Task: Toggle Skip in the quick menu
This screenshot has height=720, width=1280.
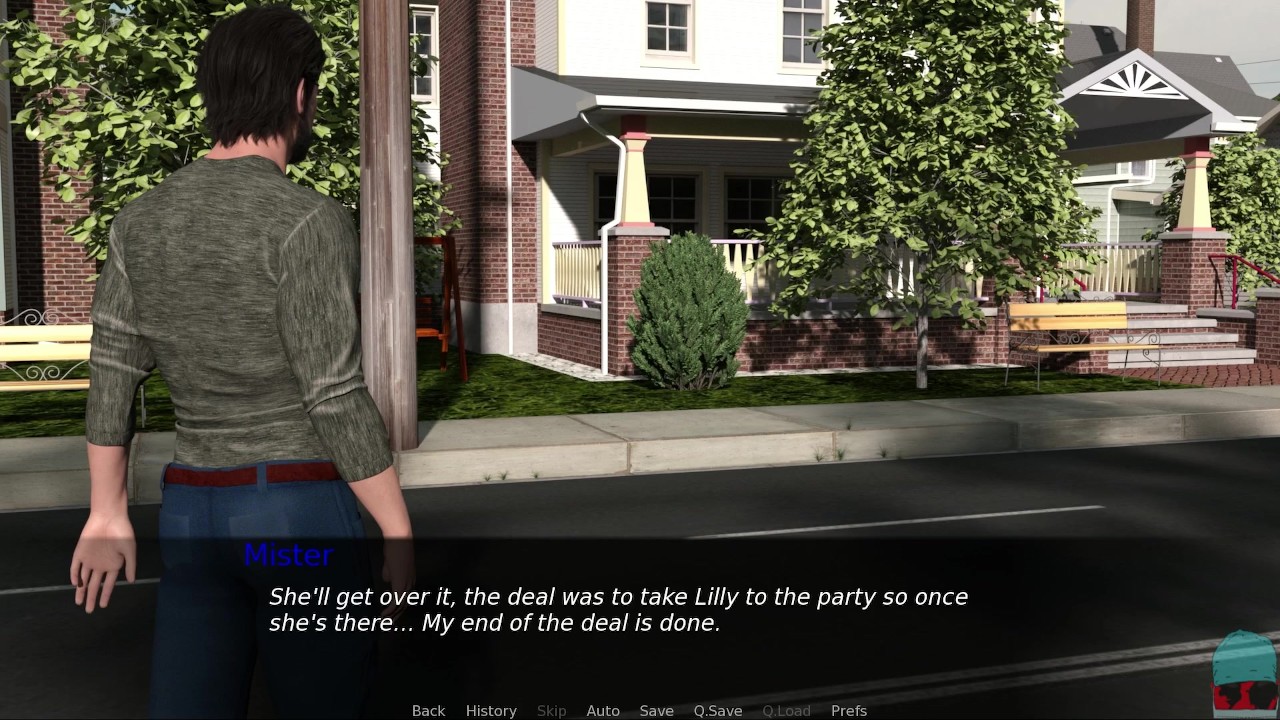Action: [x=551, y=710]
